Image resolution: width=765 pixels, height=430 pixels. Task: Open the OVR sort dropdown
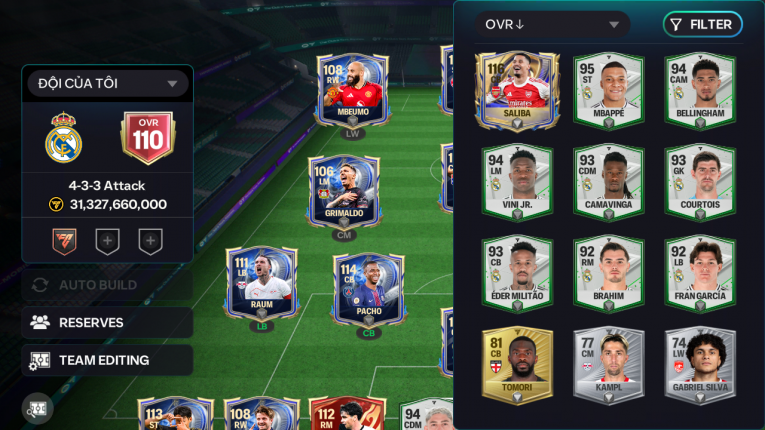click(x=552, y=25)
